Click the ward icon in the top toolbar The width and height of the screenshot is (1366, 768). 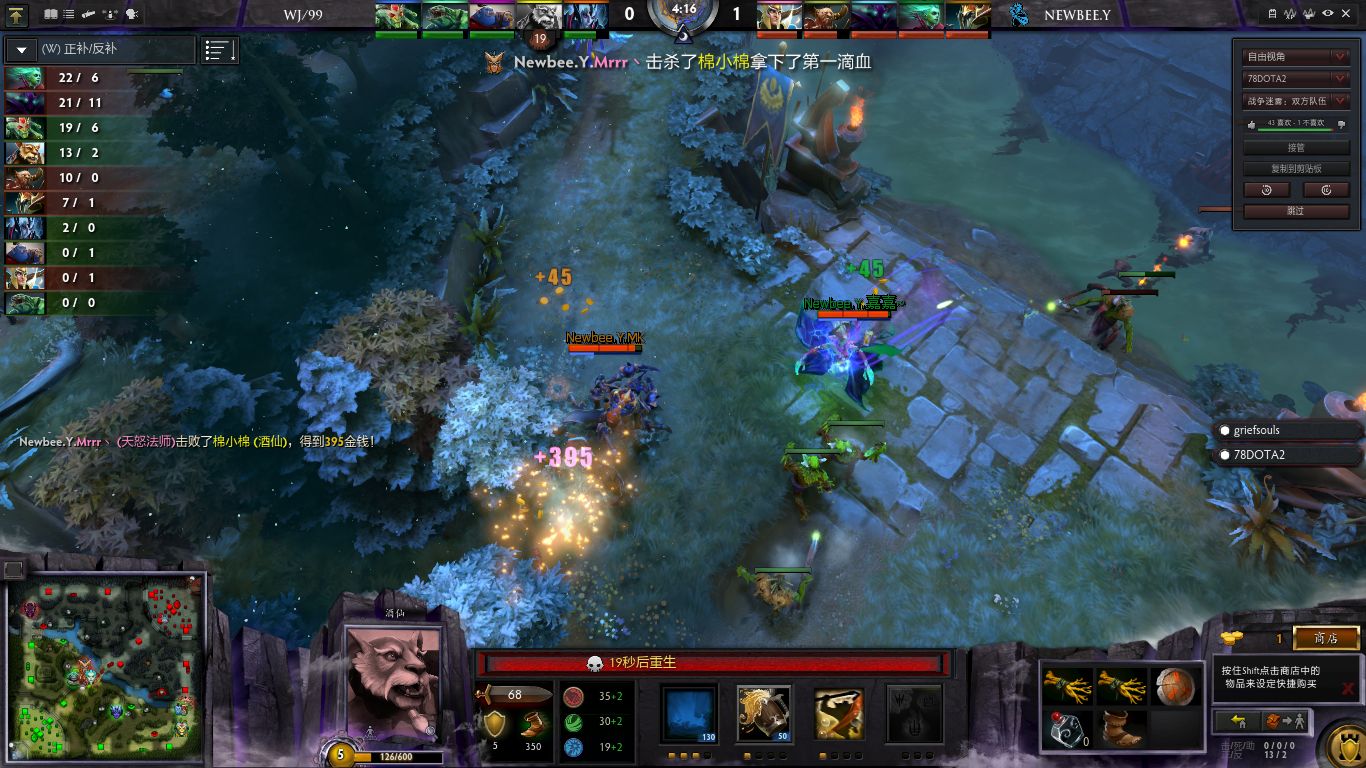click(109, 14)
